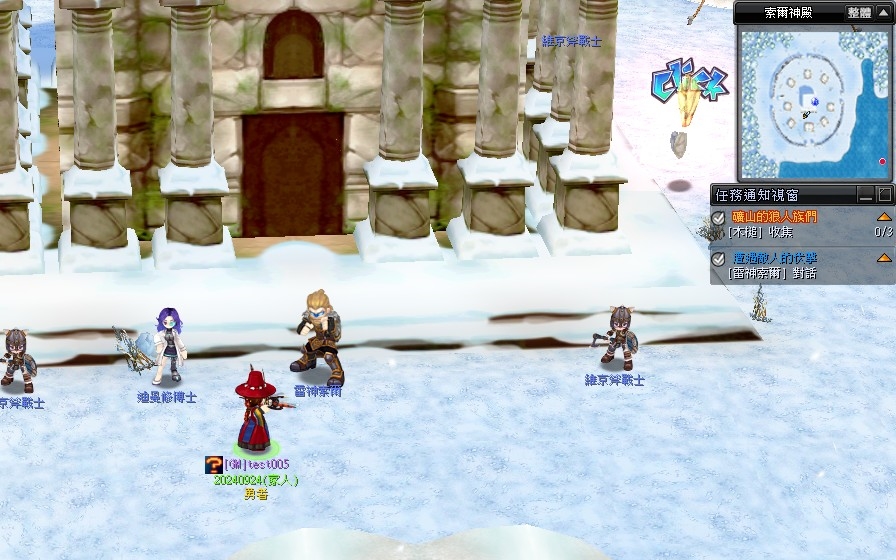The image size is (896, 560).
Task: Select the 礦山的狼人族們 quest entry
Action: point(774,217)
